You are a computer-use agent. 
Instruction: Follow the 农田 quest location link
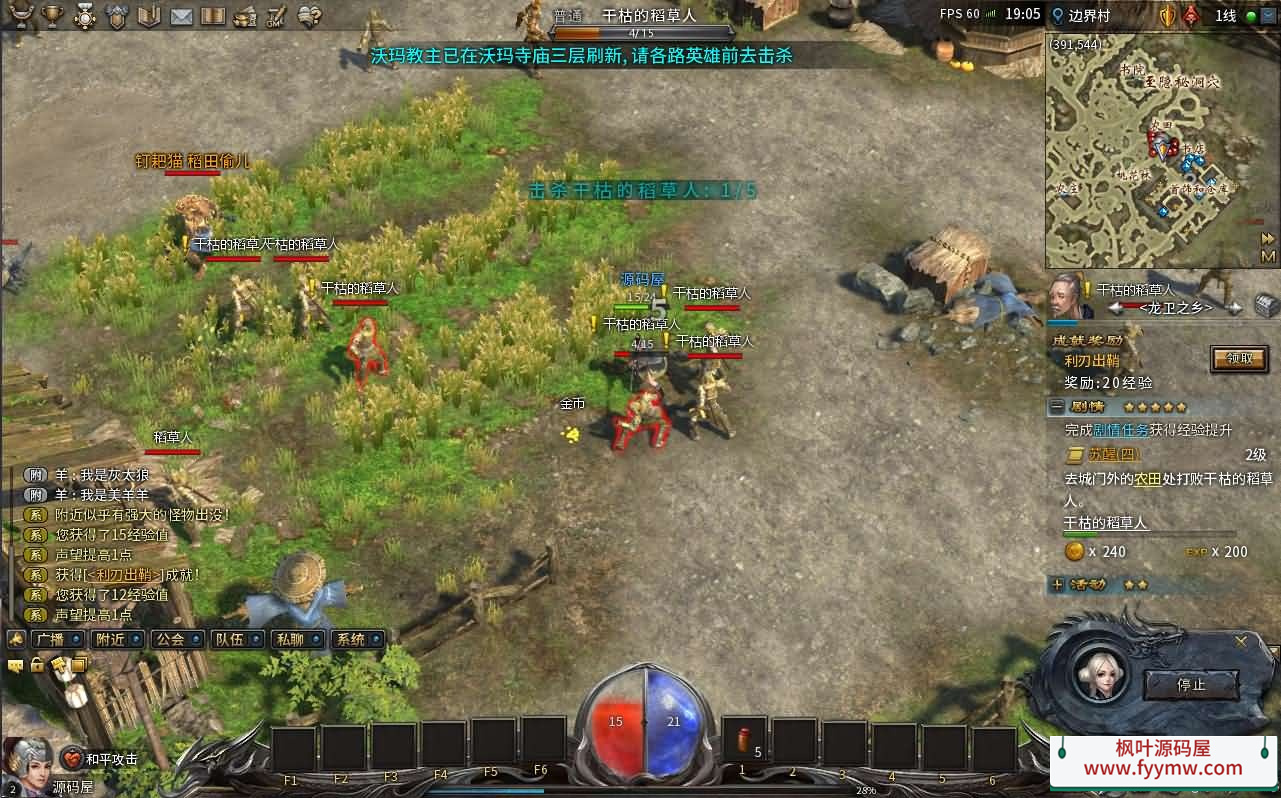click(x=1146, y=479)
